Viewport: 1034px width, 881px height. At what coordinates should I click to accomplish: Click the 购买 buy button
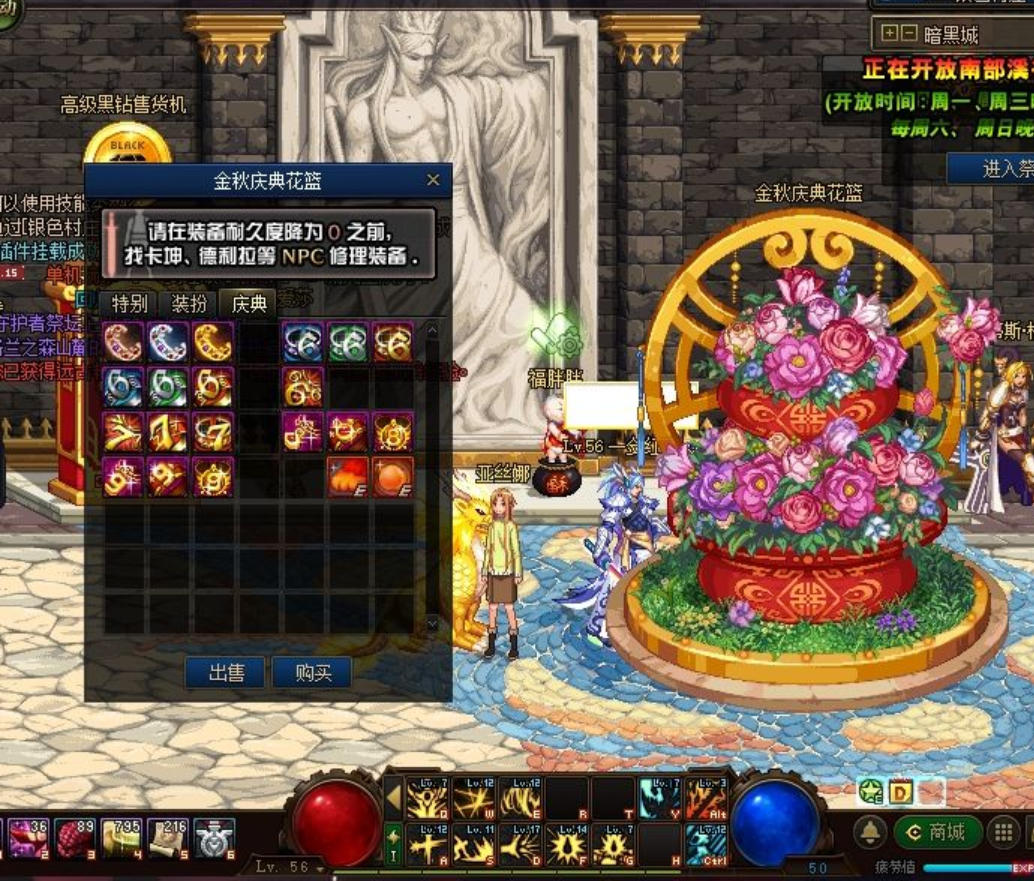313,673
